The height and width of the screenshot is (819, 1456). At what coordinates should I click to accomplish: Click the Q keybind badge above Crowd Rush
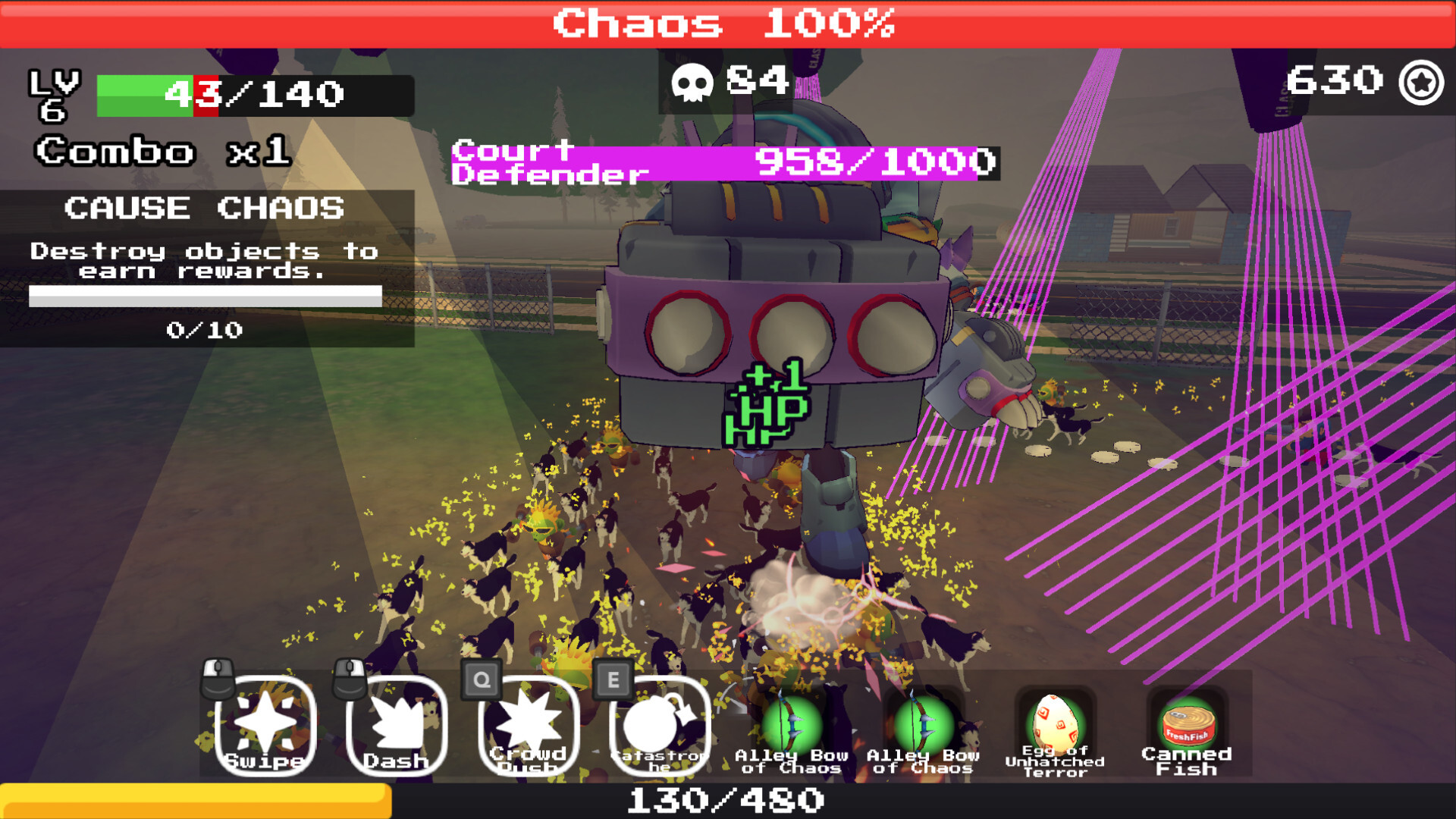[x=480, y=680]
